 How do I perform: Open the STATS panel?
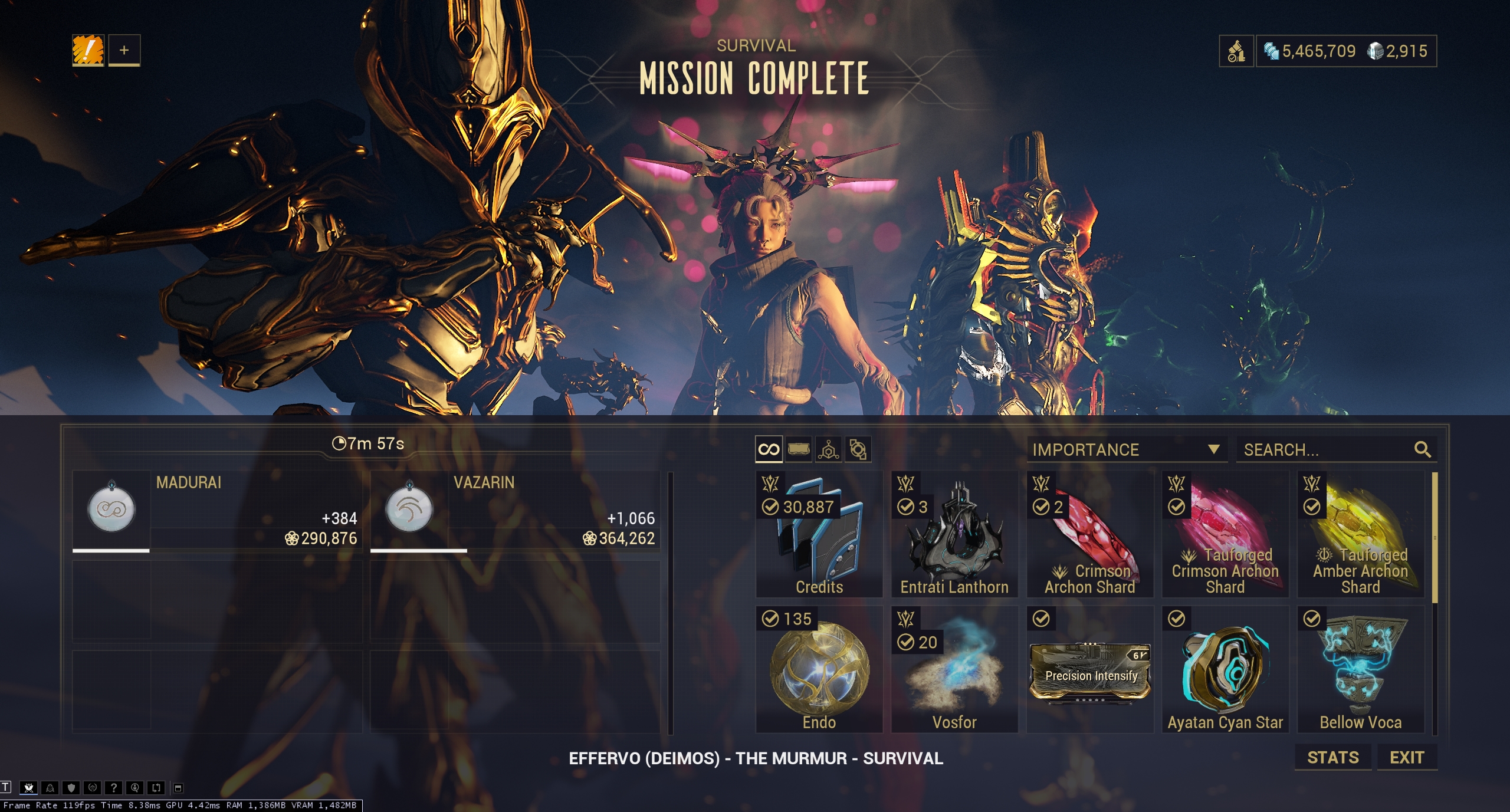pyautogui.click(x=1332, y=757)
